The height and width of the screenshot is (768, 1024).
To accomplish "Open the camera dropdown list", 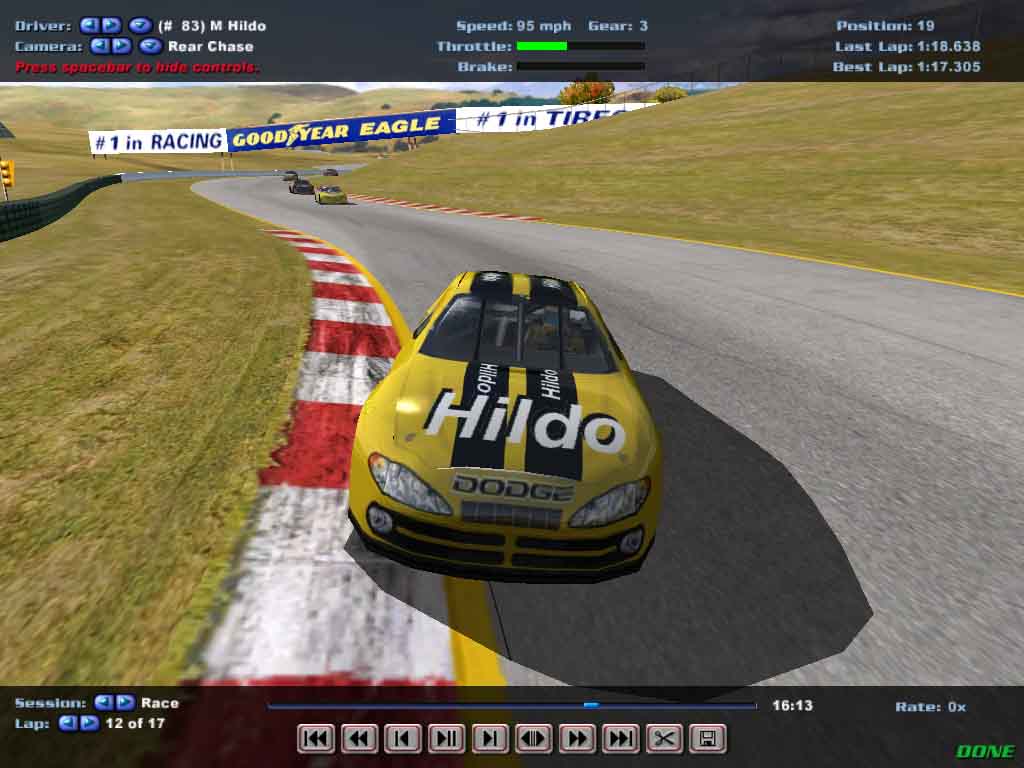I will [150, 46].
